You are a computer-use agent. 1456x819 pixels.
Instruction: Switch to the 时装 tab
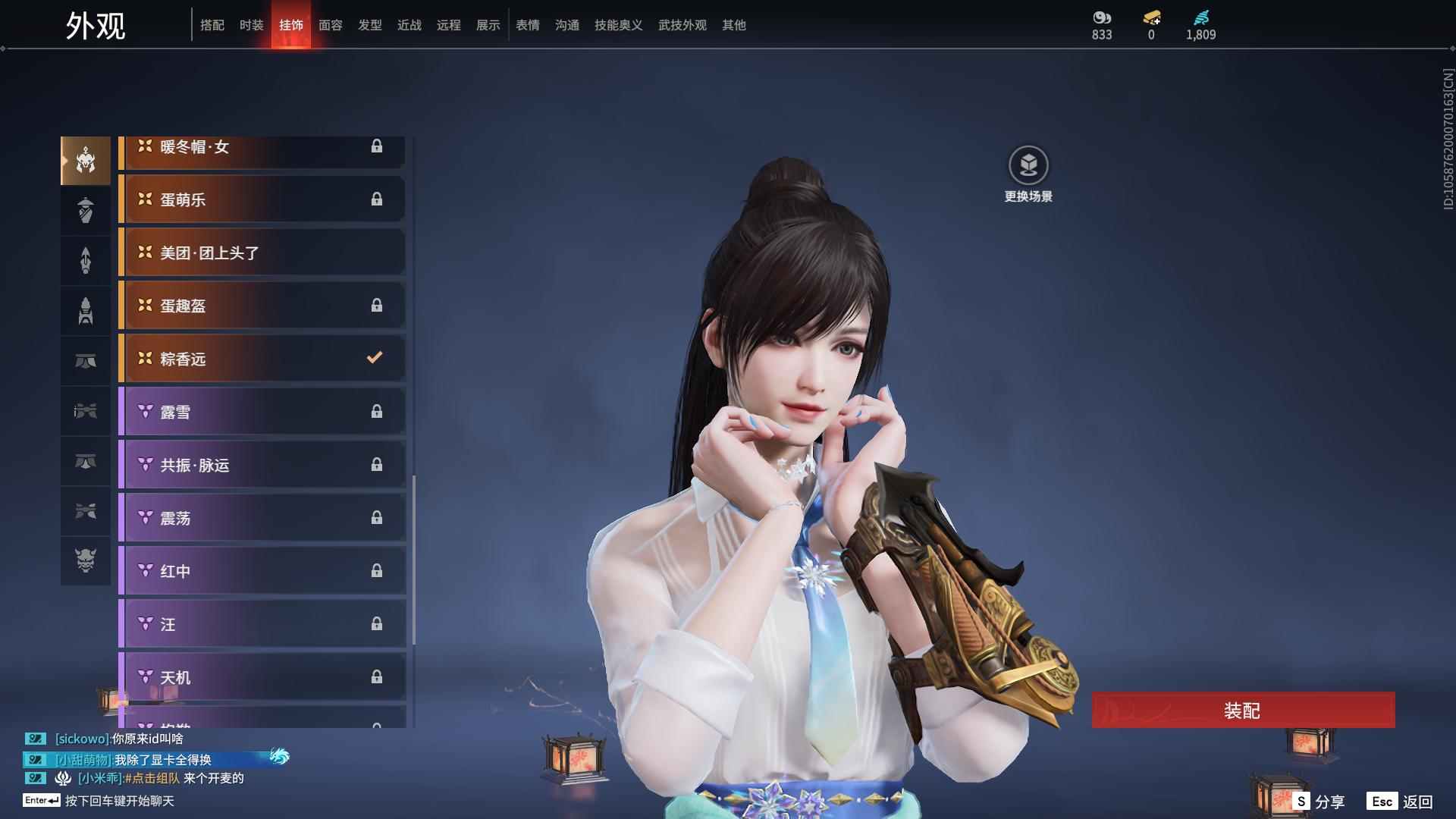(251, 25)
